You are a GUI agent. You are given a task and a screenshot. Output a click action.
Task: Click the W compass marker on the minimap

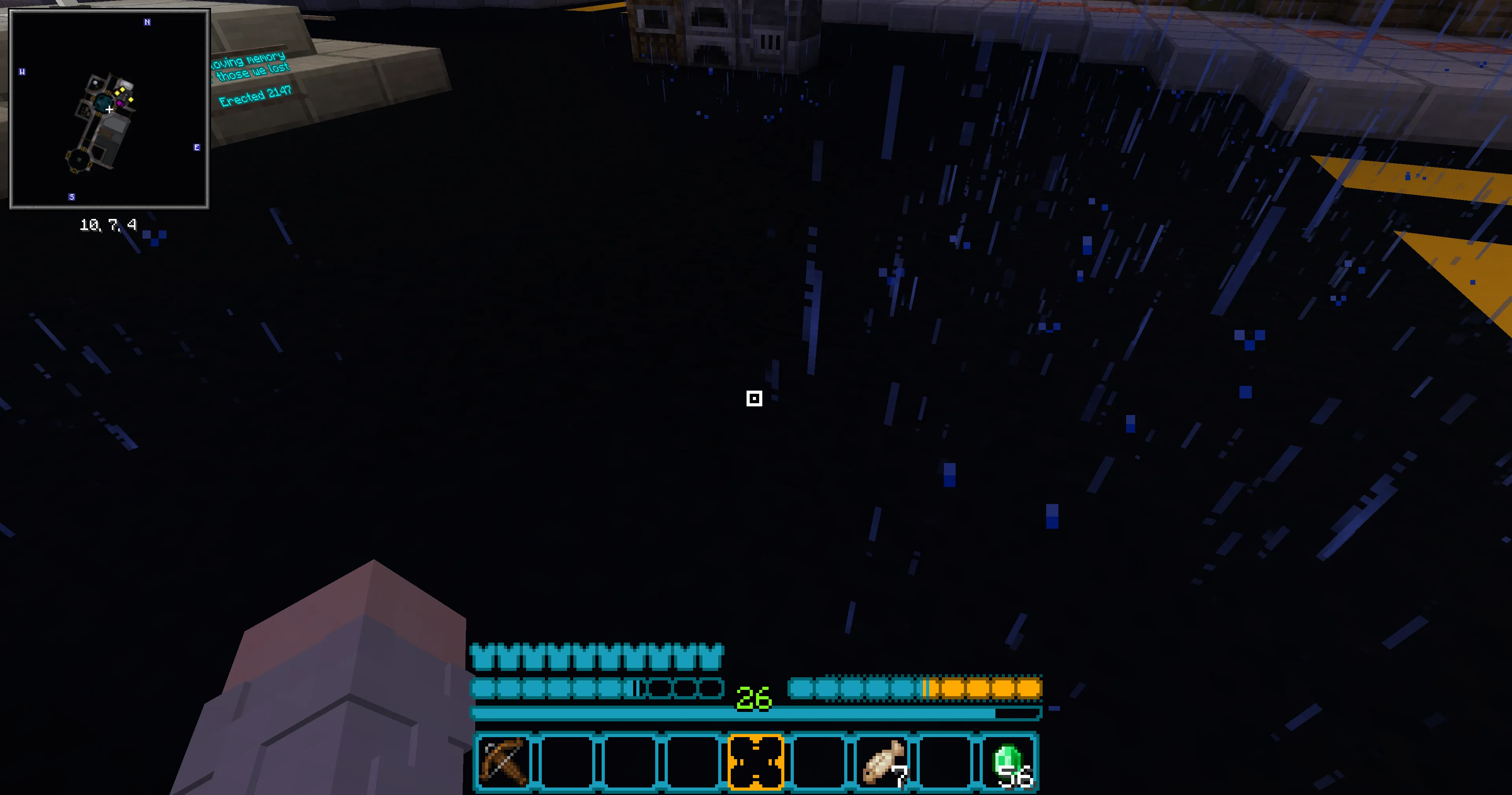tap(22, 72)
